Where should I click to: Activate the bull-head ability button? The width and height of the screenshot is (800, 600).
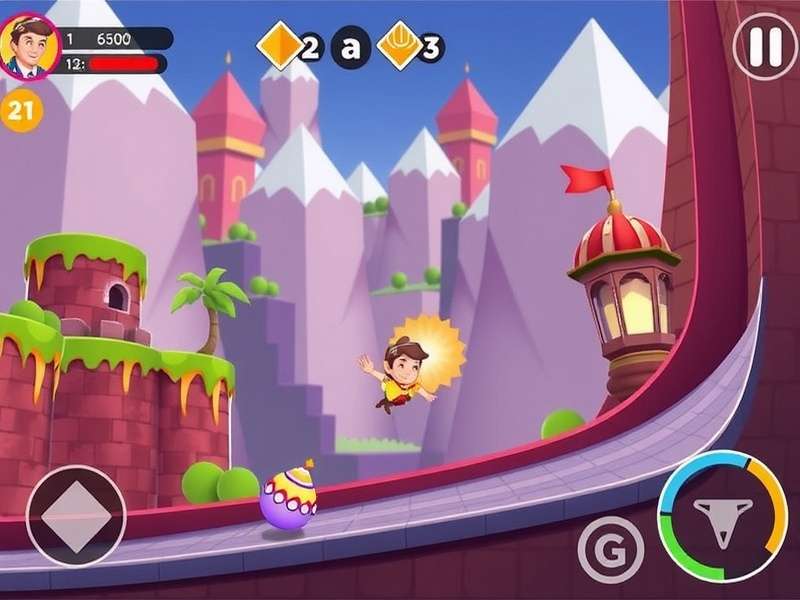(x=722, y=516)
